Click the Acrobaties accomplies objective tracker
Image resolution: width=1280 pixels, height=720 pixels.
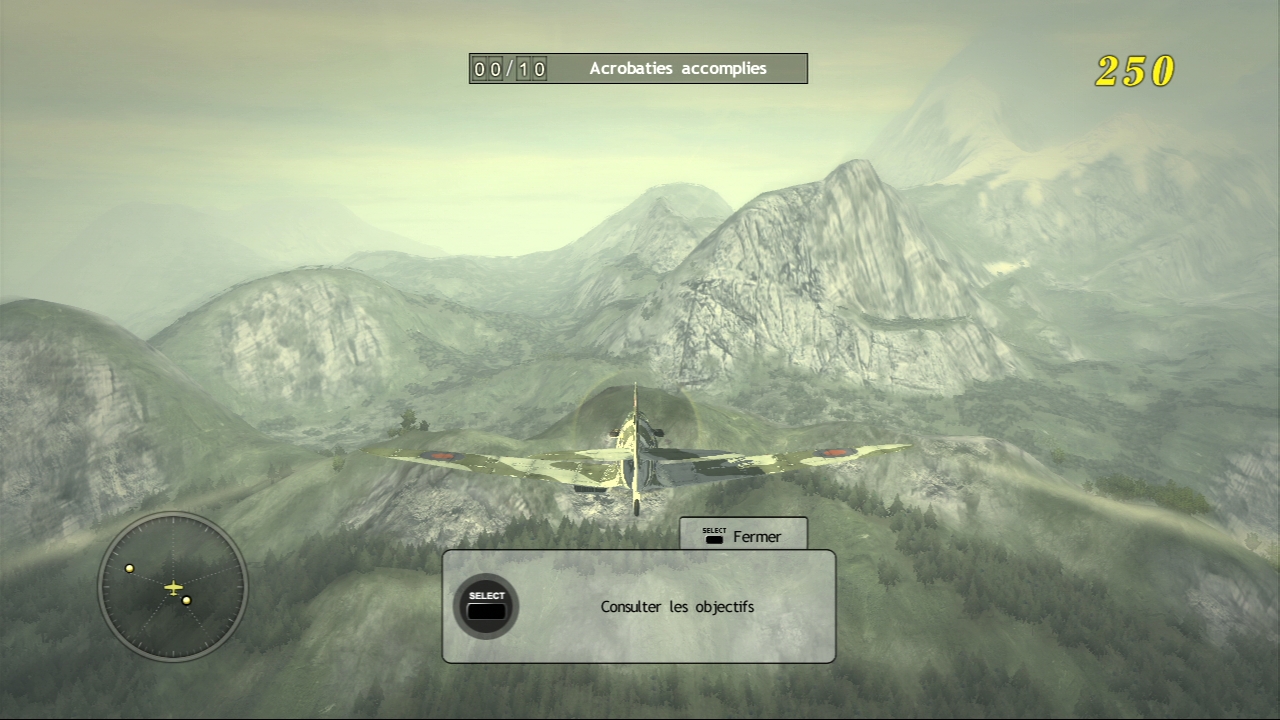[638, 68]
